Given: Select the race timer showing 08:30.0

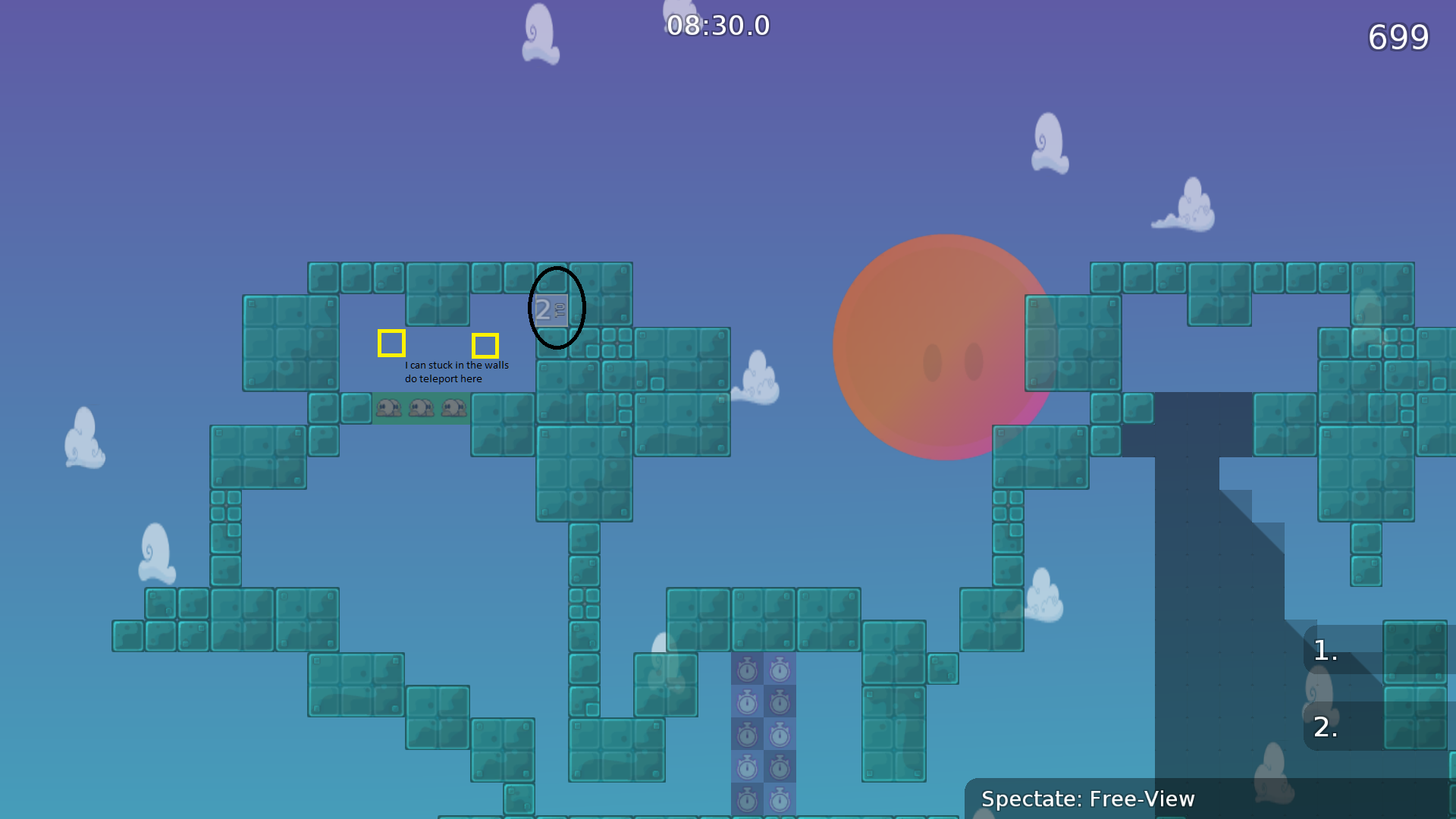Looking at the screenshot, I should click(717, 26).
